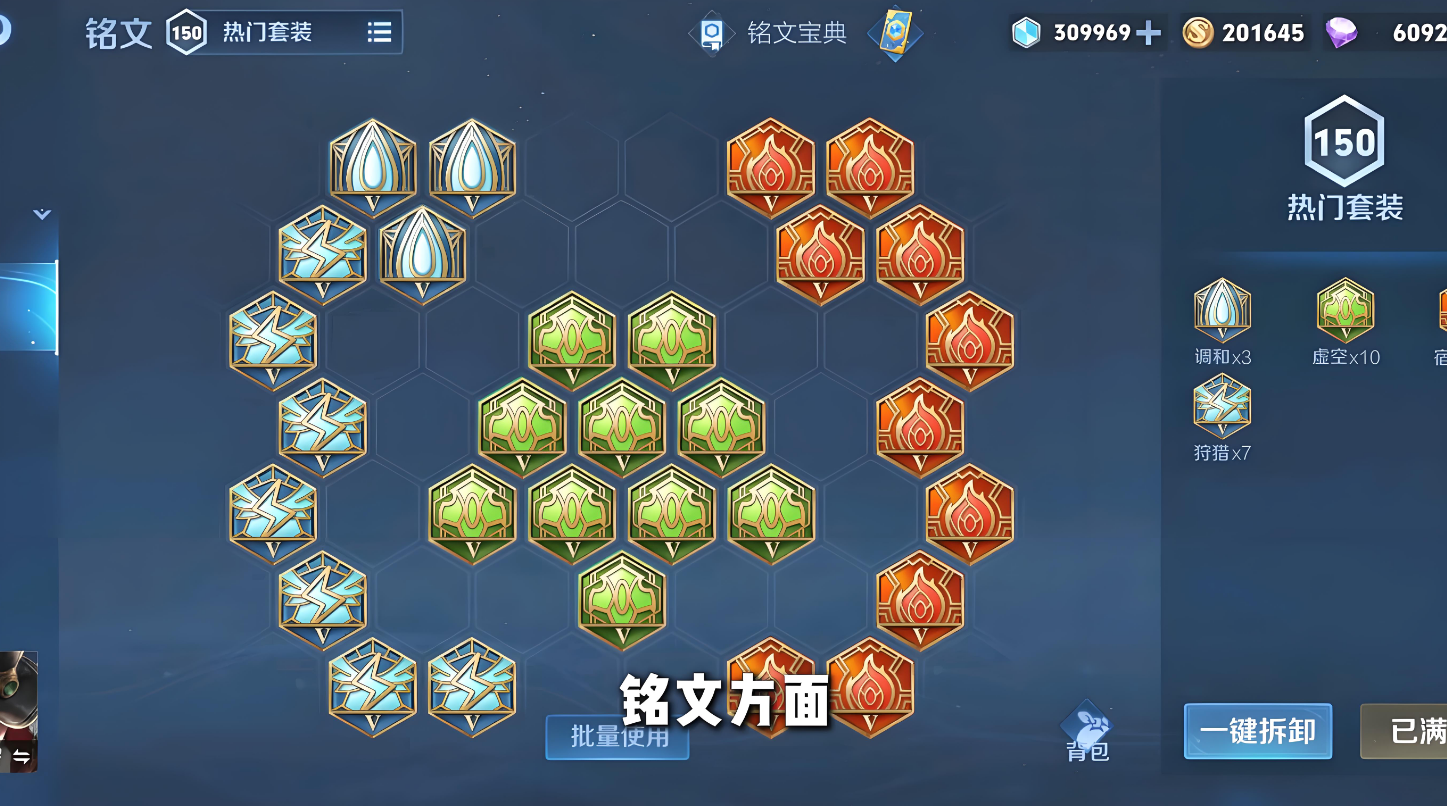Click the 150 level badge on the right panel
Screen dimensions: 1447x806
point(1345,143)
